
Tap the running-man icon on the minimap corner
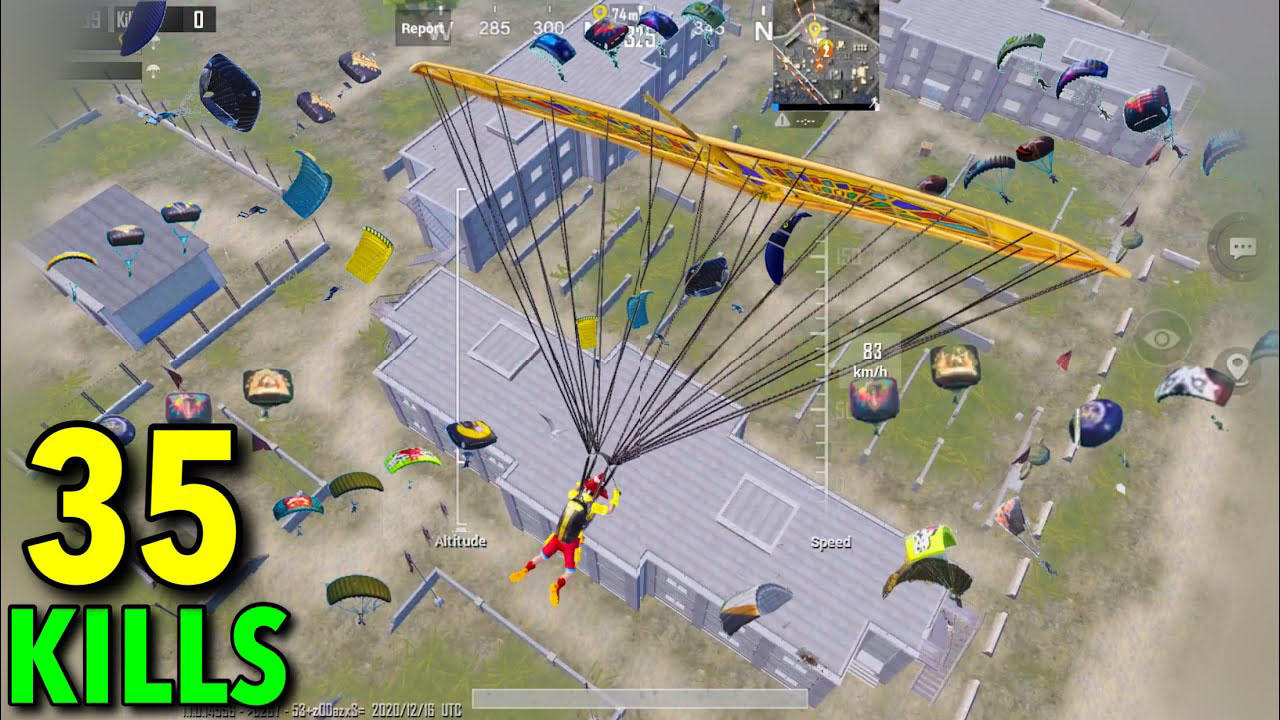[874, 102]
